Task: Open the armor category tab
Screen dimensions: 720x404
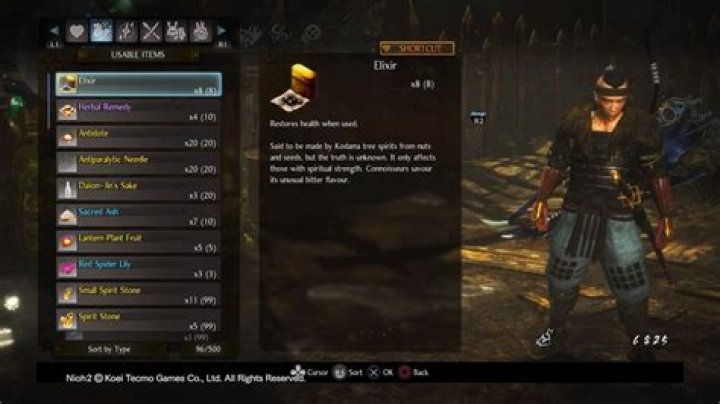Action: pyautogui.click(x=176, y=32)
